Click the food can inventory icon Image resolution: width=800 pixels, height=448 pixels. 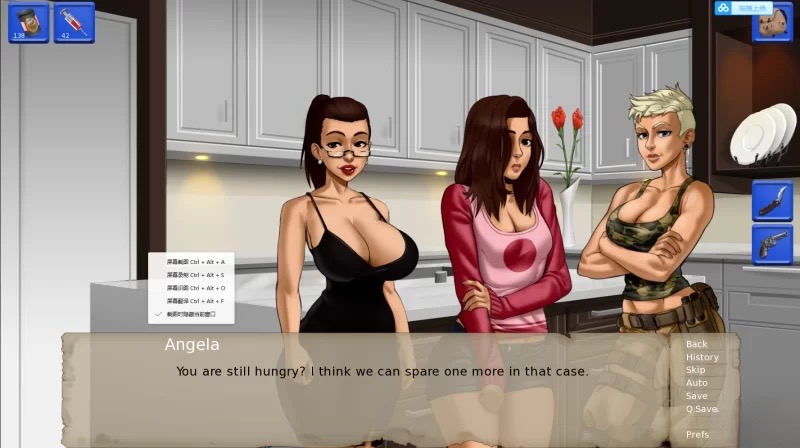(x=28, y=22)
